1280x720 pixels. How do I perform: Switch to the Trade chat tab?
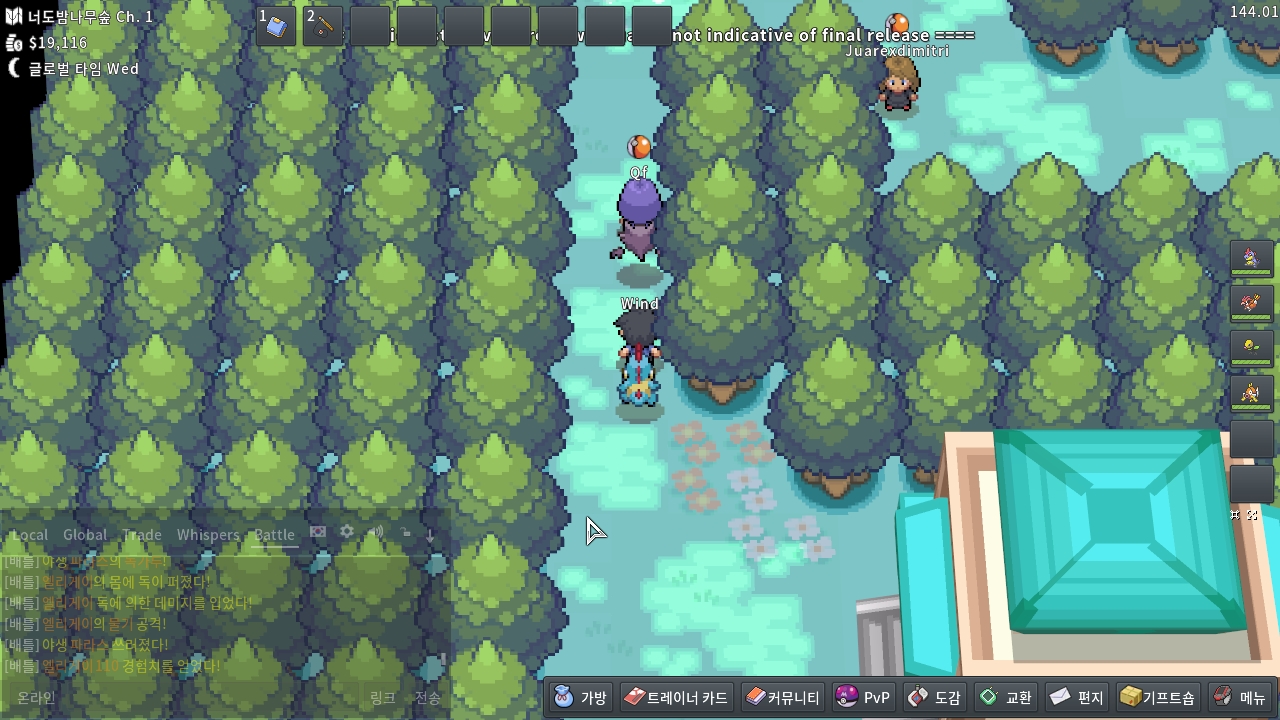coord(142,535)
